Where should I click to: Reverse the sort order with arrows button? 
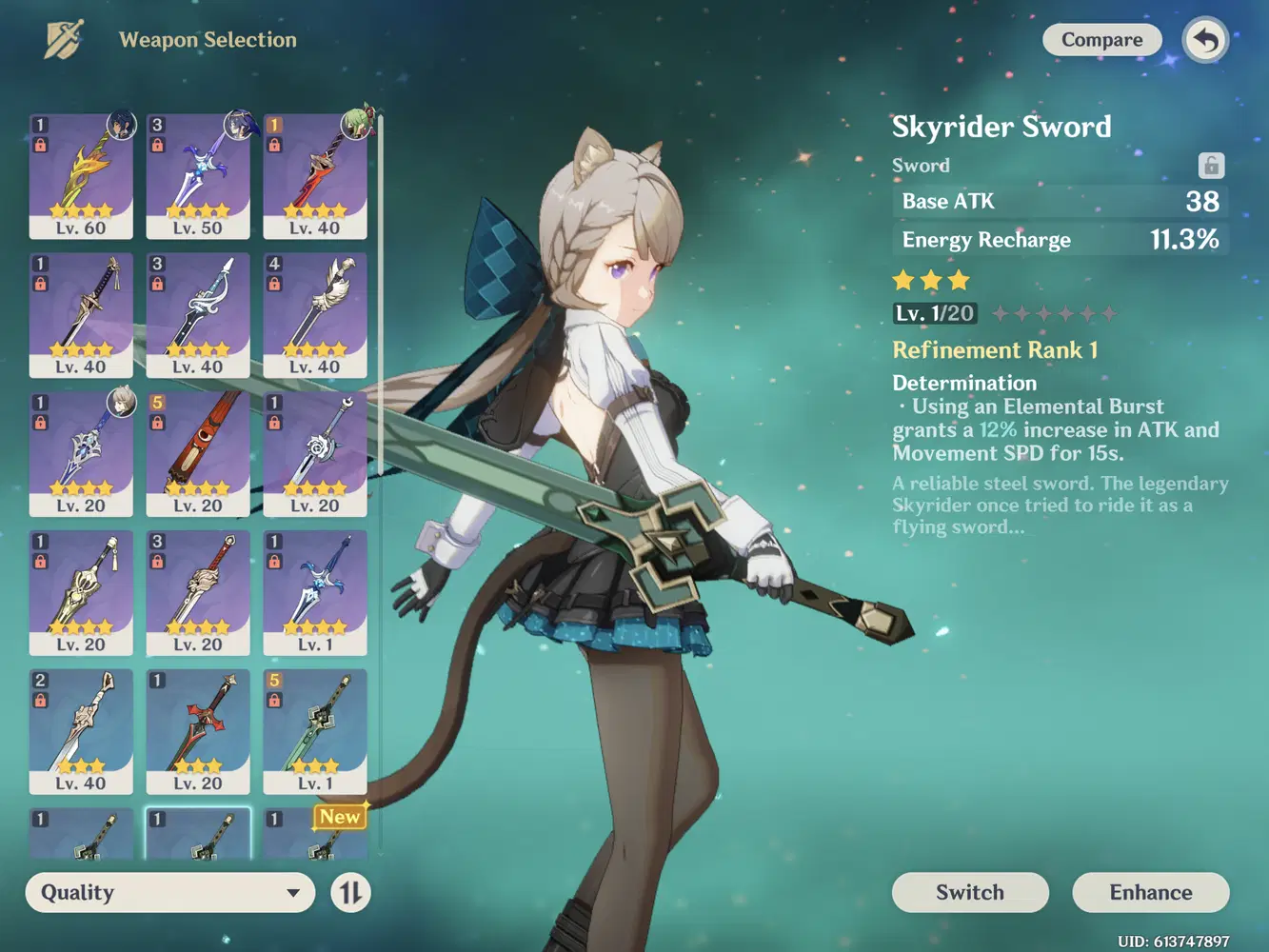[350, 893]
